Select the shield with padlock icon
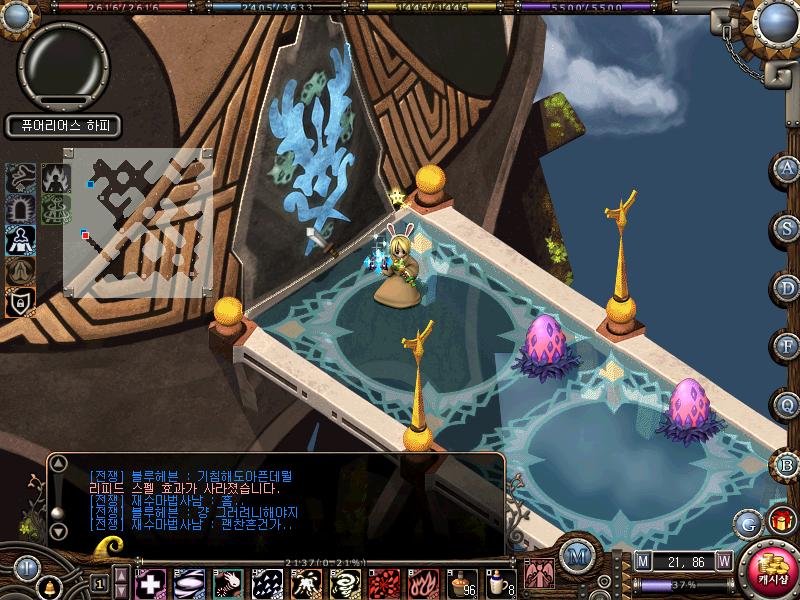The height and width of the screenshot is (600, 800). coord(21,301)
